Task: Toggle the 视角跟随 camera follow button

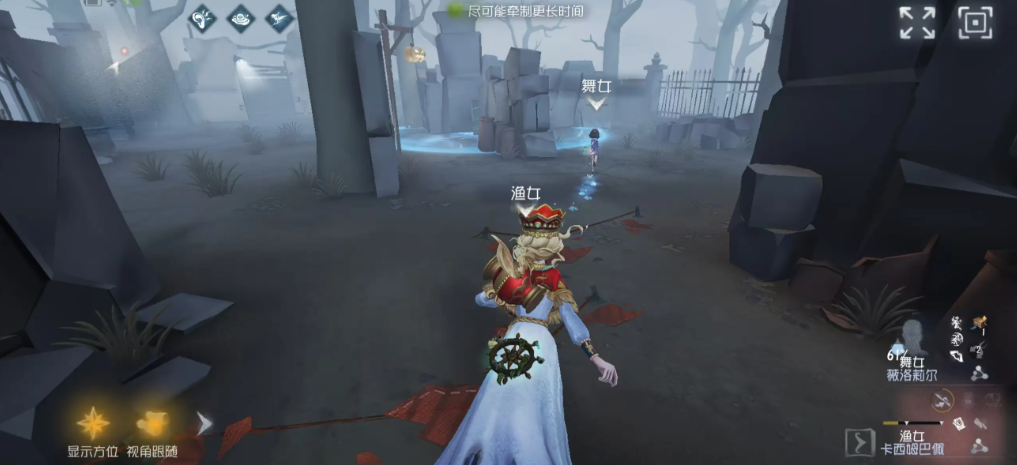Action: (x=152, y=423)
